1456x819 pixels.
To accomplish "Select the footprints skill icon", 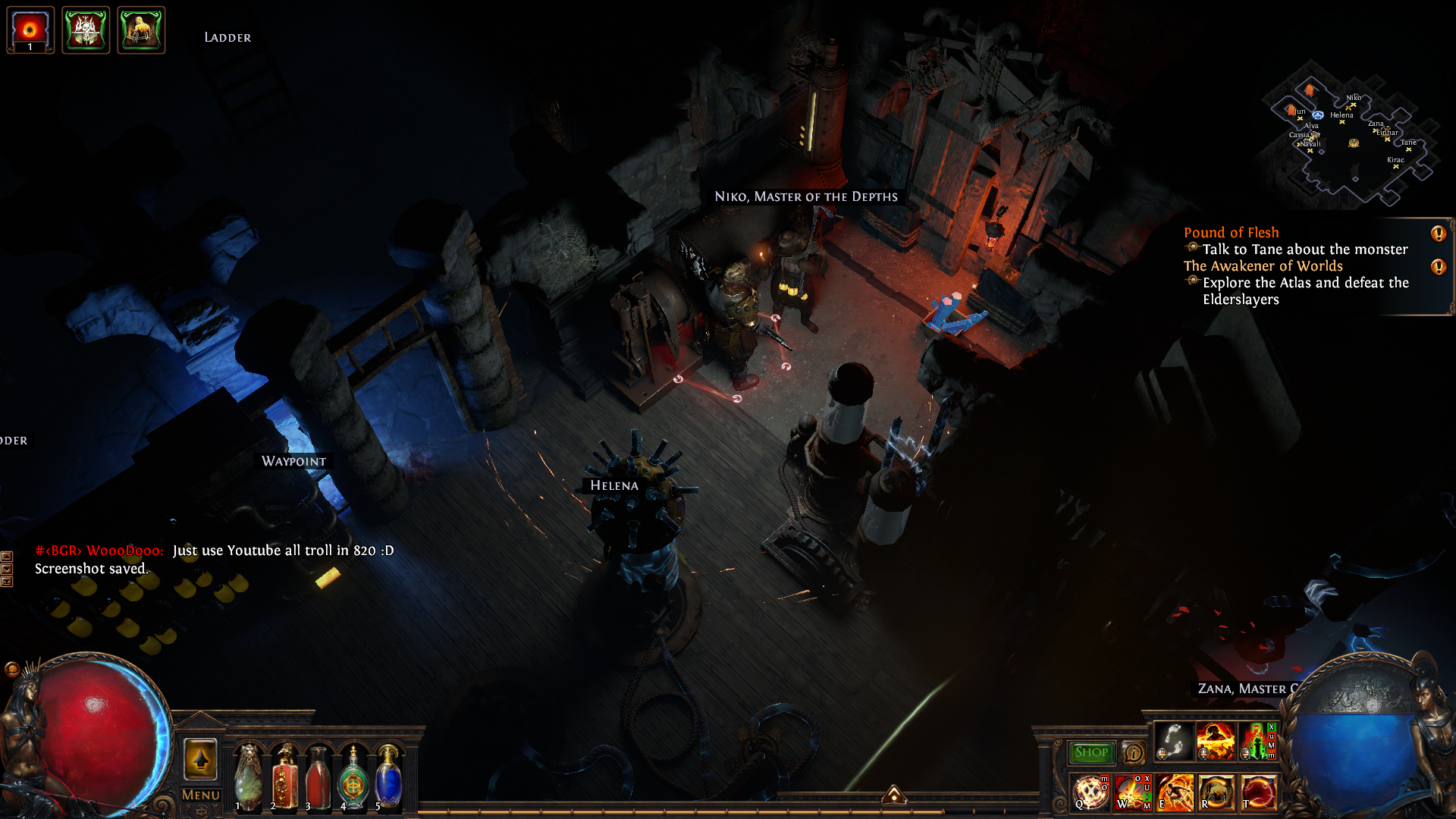I will (x=1173, y=741).
